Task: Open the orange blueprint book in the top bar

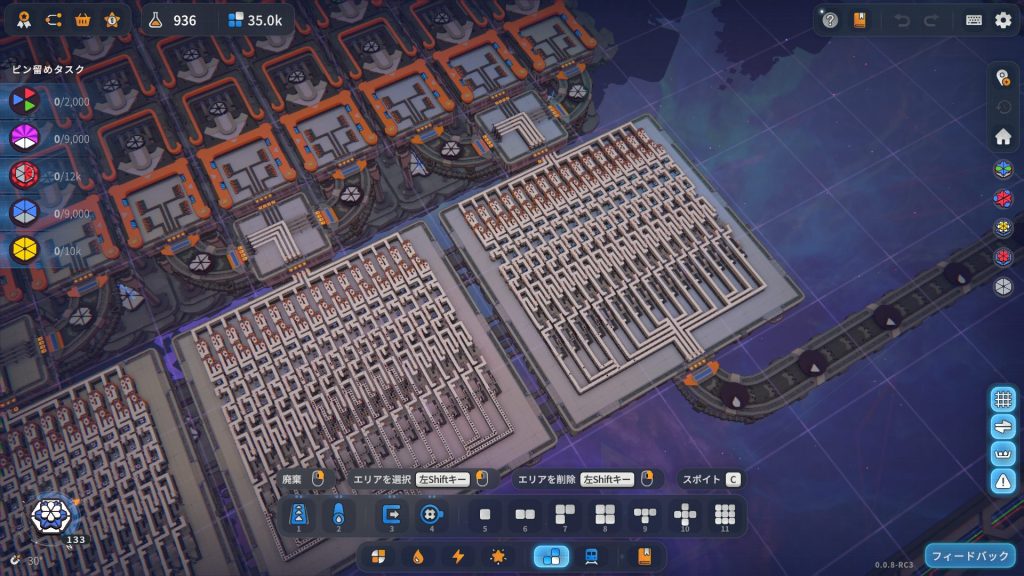Action: click(x=859, y=20)
